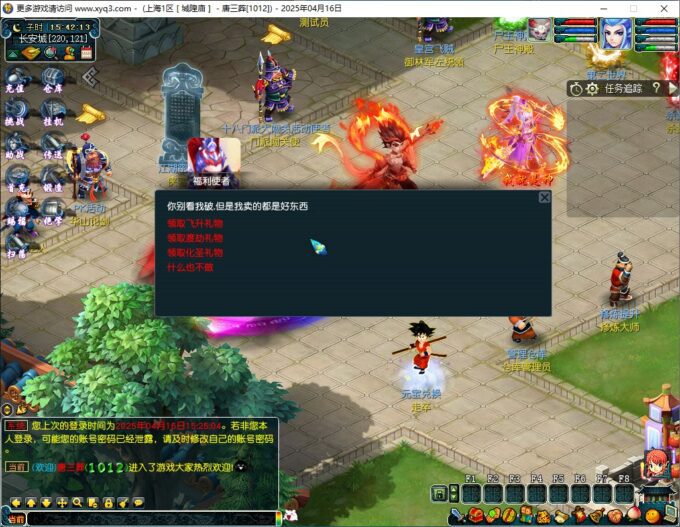Screen dimensions: 680x527
Task: Open the 任务追踪 settings gear
Action: [x=591, y=88]
